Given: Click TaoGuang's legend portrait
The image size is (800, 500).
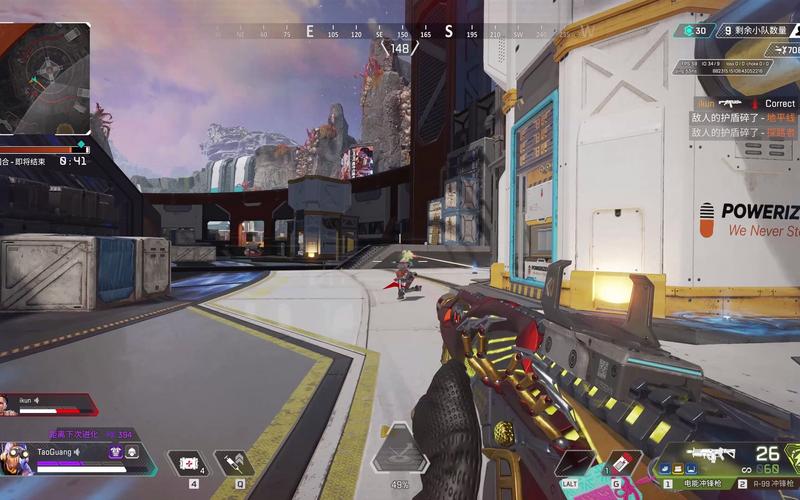Looking at the screenshot, I should [x=17, y=459].
